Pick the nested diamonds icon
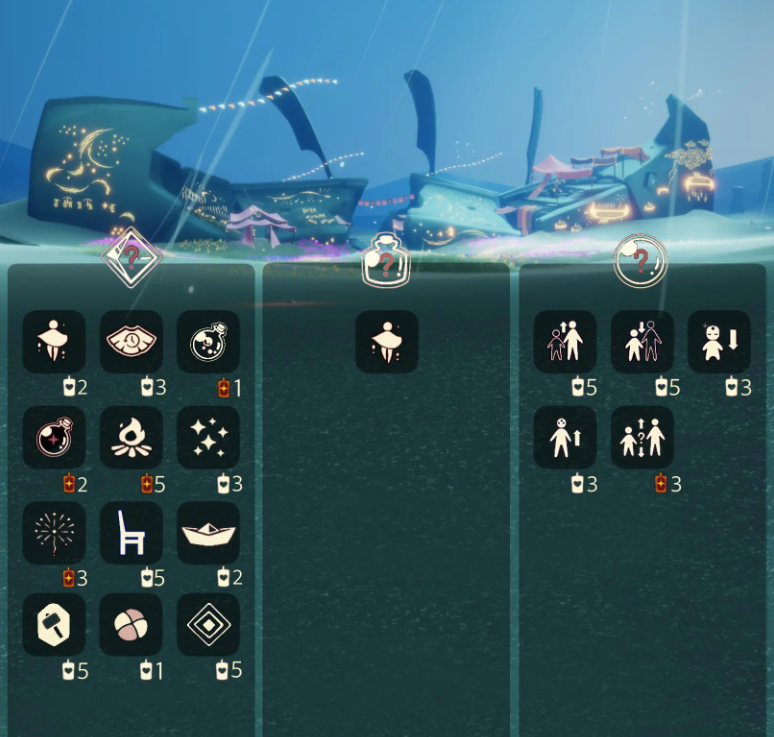Image resolution: width=774 pixels, height=737 pixels. click(x=208, y=625)
